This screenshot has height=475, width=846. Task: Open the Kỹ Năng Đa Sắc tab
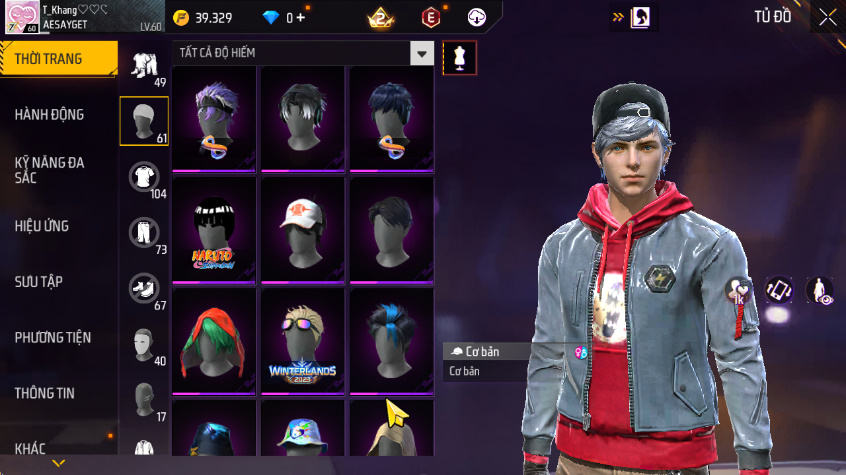coord(49,169)
